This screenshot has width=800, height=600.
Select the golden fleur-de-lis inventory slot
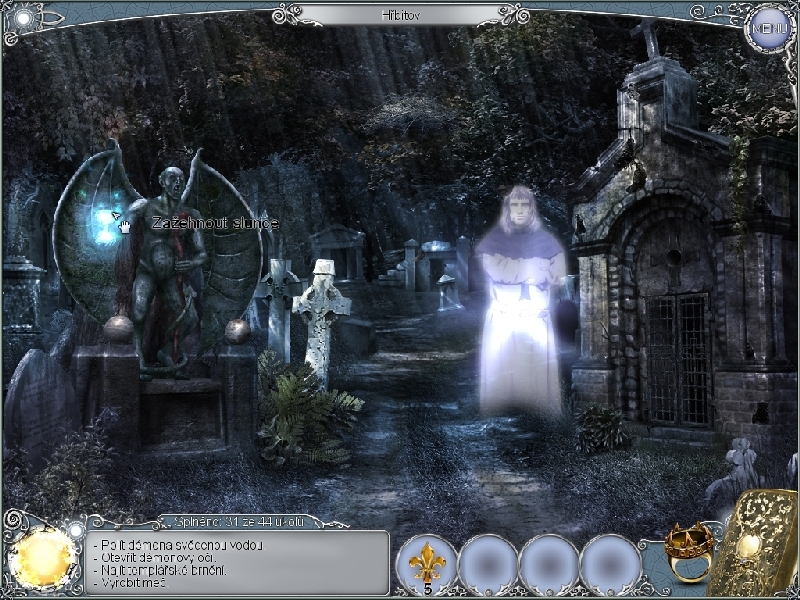pyautogui.click(x=427, y=565)
